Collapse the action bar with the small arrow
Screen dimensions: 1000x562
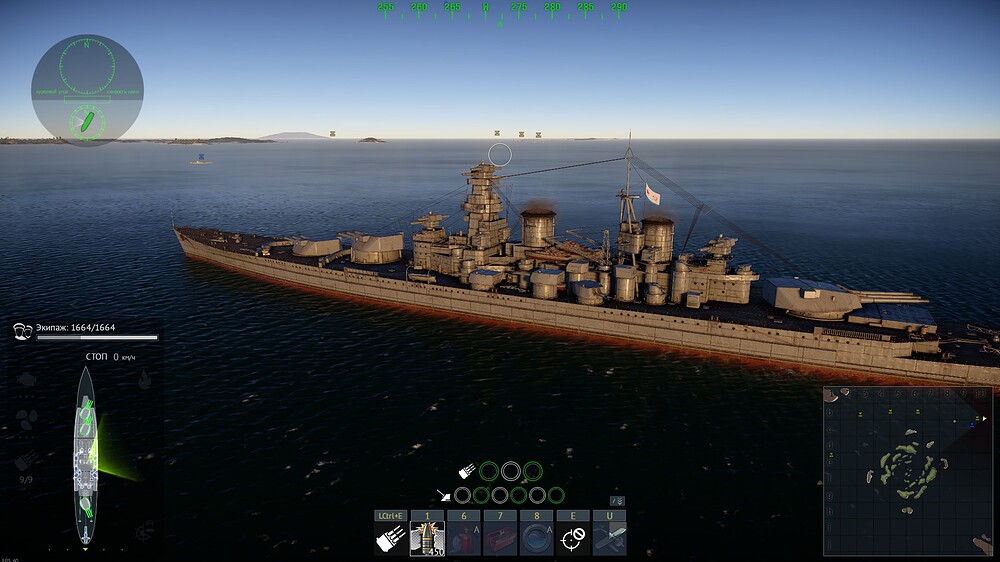pos(618,500)
